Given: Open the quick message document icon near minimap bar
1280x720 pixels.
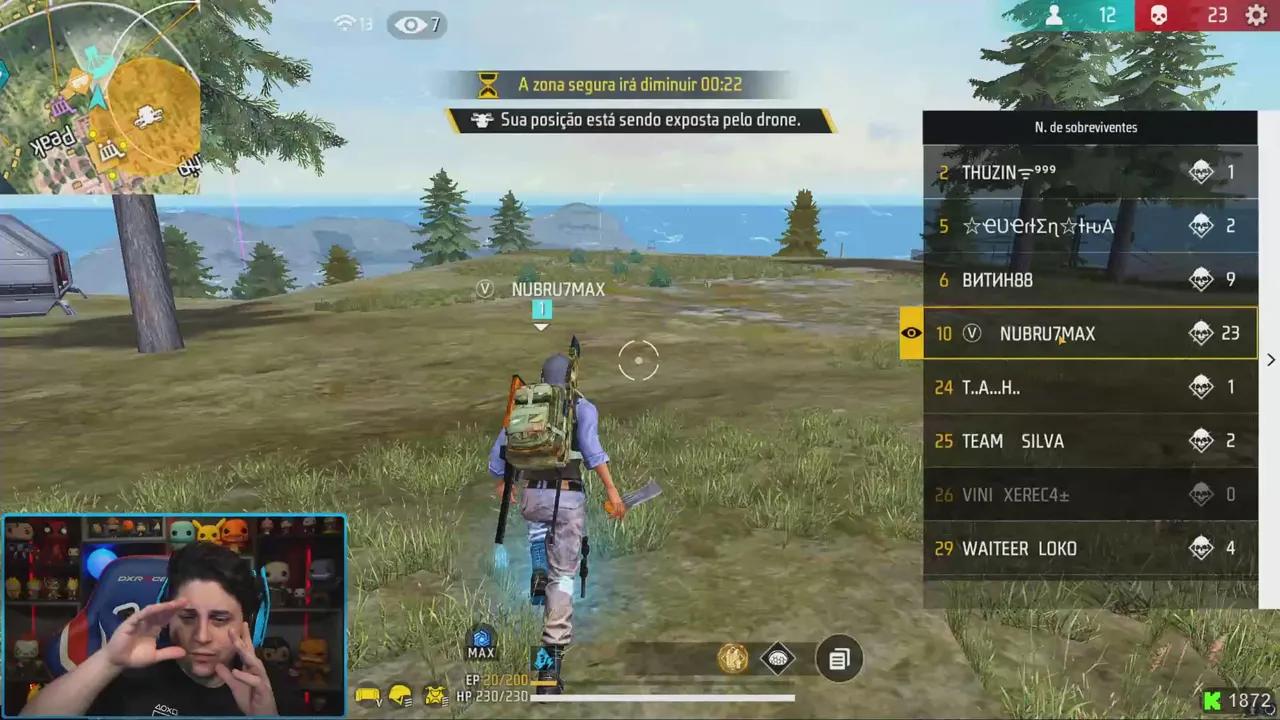Looking at the screenshot, I should tap(838, 658).
